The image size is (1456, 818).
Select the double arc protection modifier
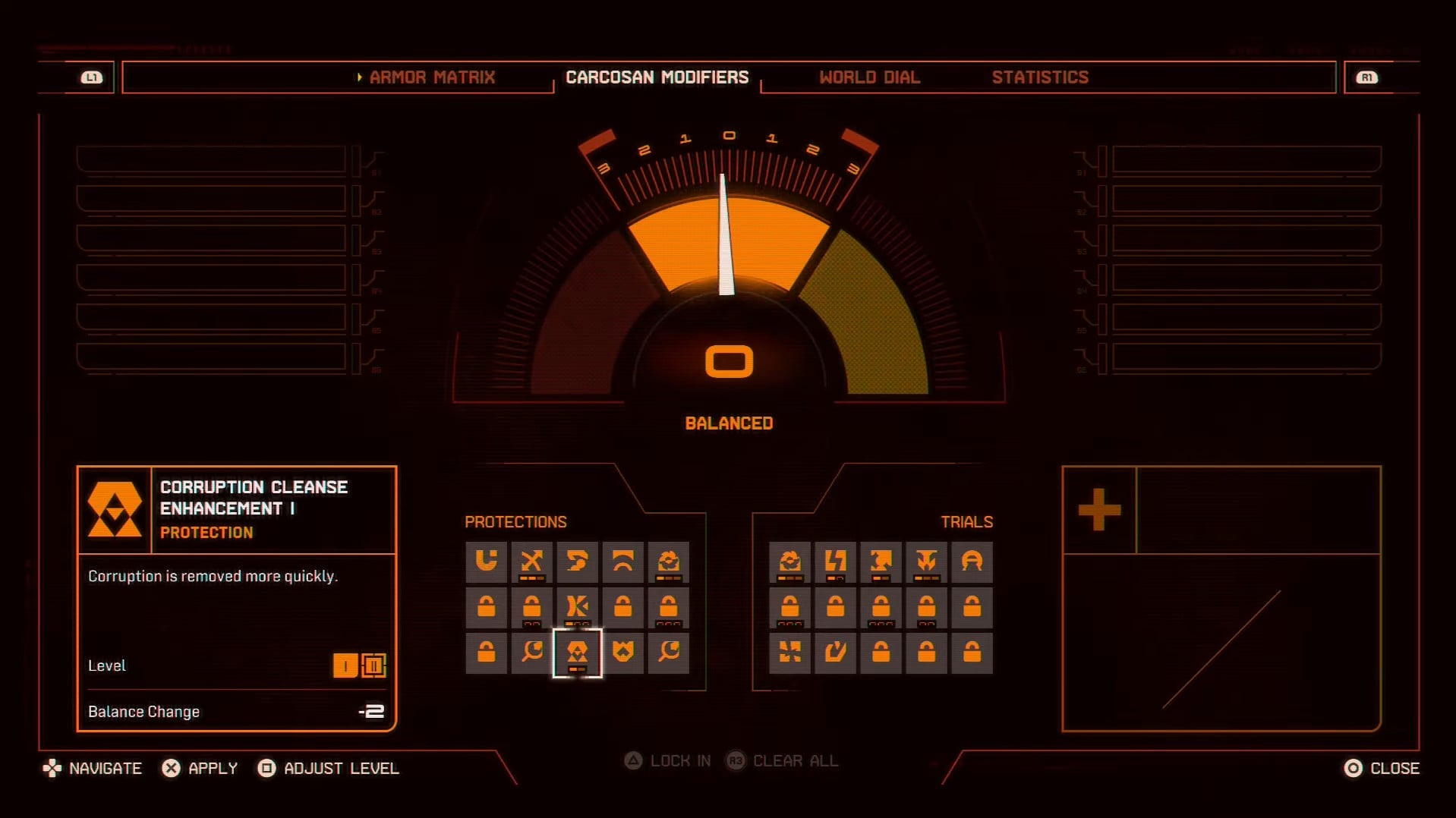click(622, 562)
